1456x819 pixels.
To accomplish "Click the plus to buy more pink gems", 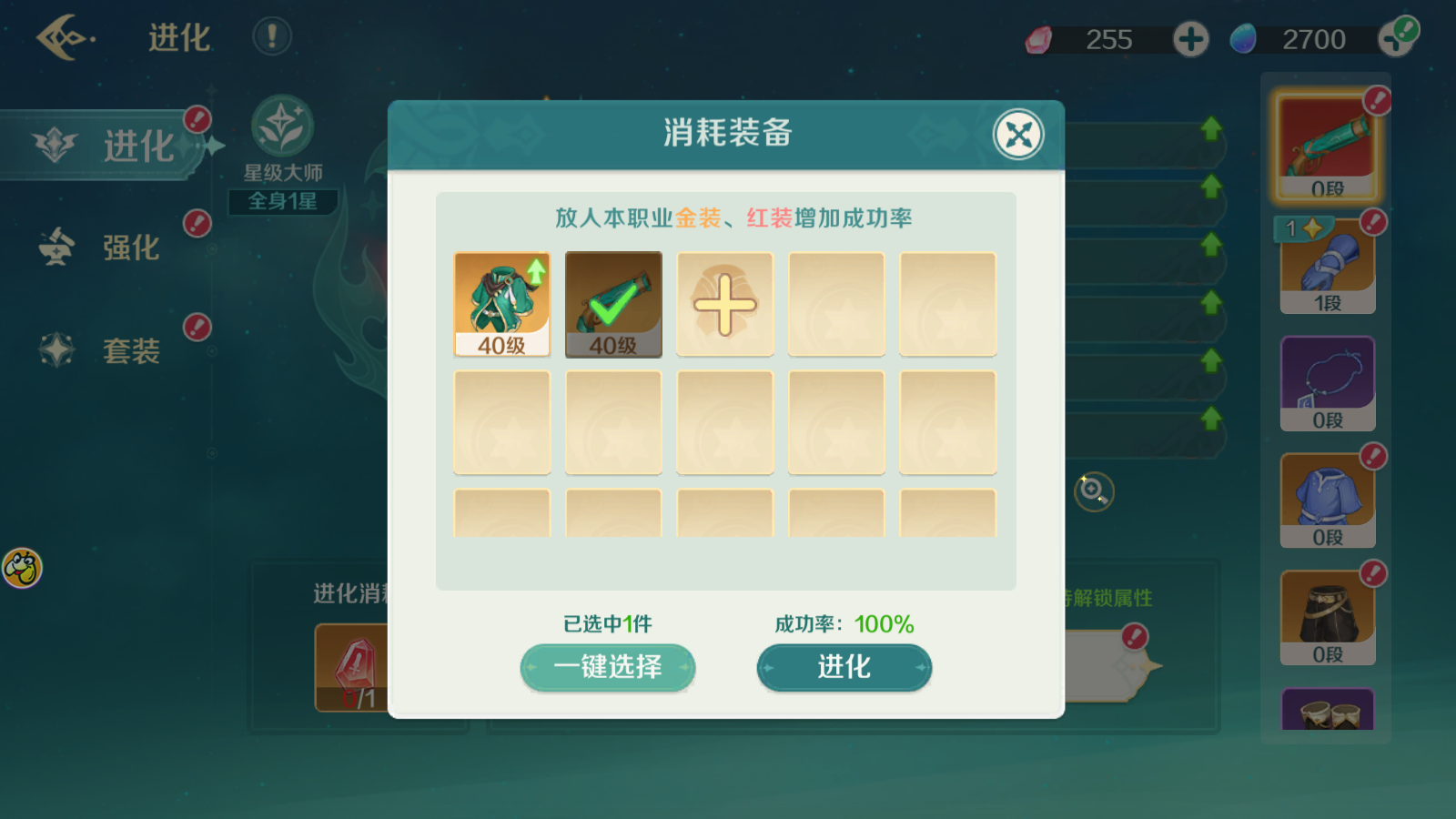I will pos(1190,39).
